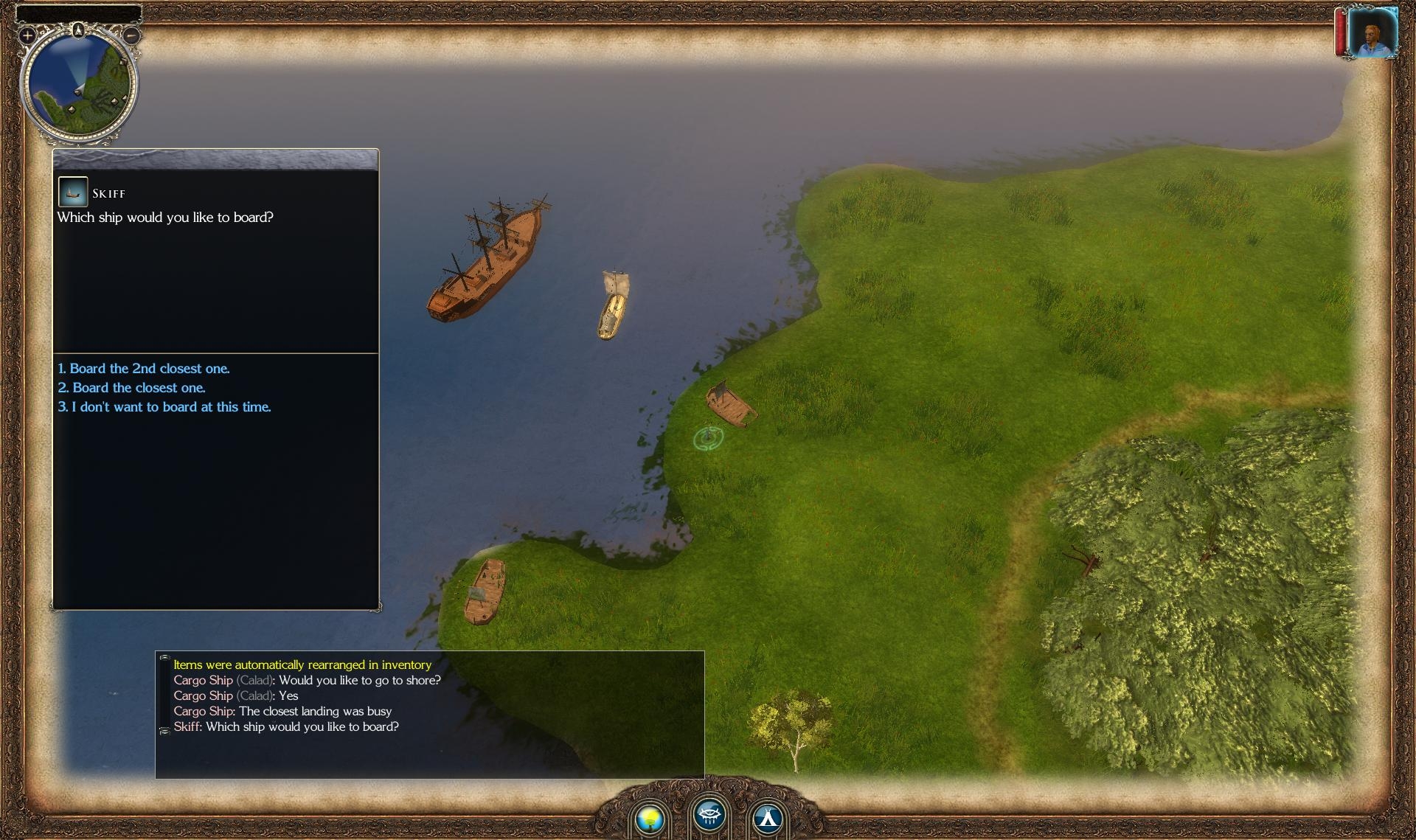Open the rest tent icon button

point(767,818)
